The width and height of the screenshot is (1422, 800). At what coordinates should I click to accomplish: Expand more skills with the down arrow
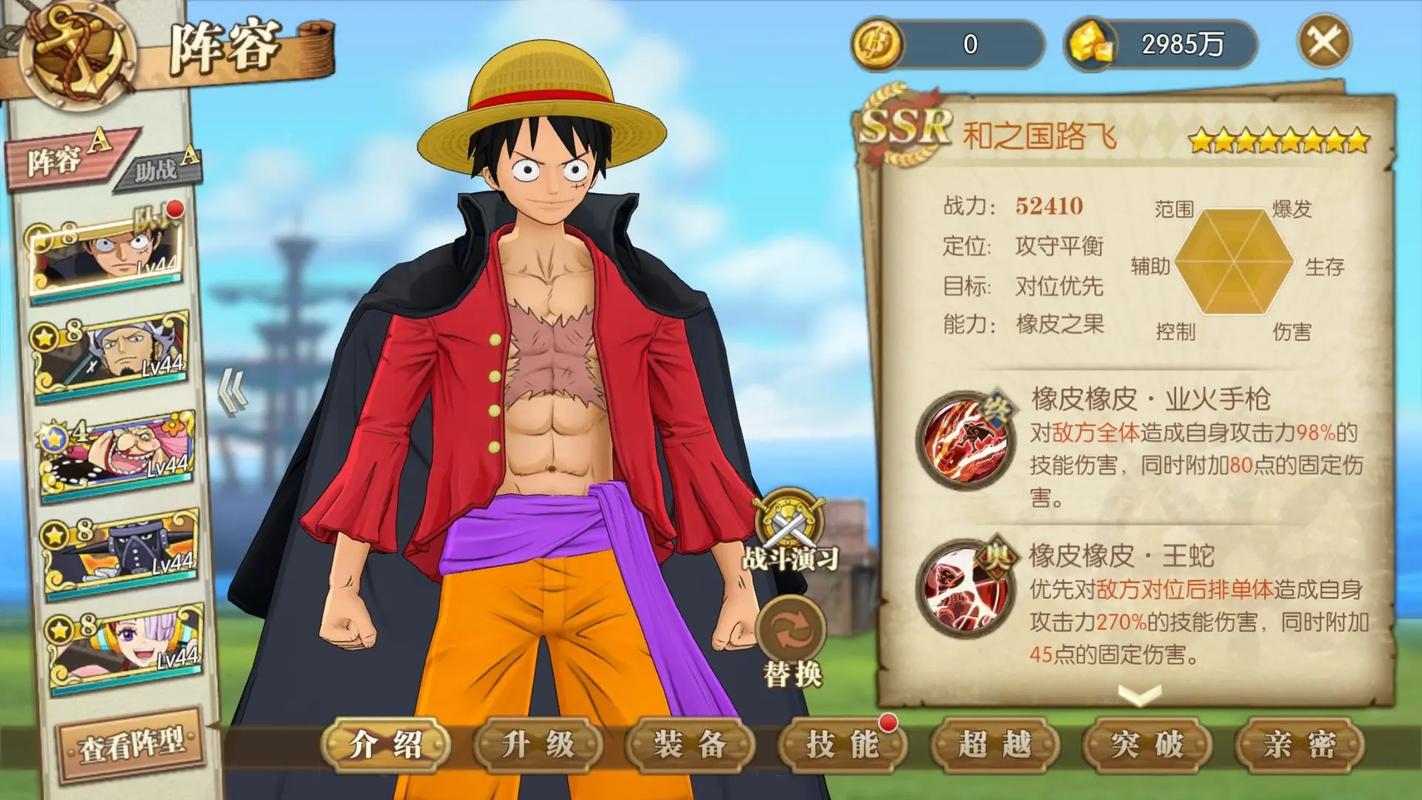click(x=1139, y=694)
